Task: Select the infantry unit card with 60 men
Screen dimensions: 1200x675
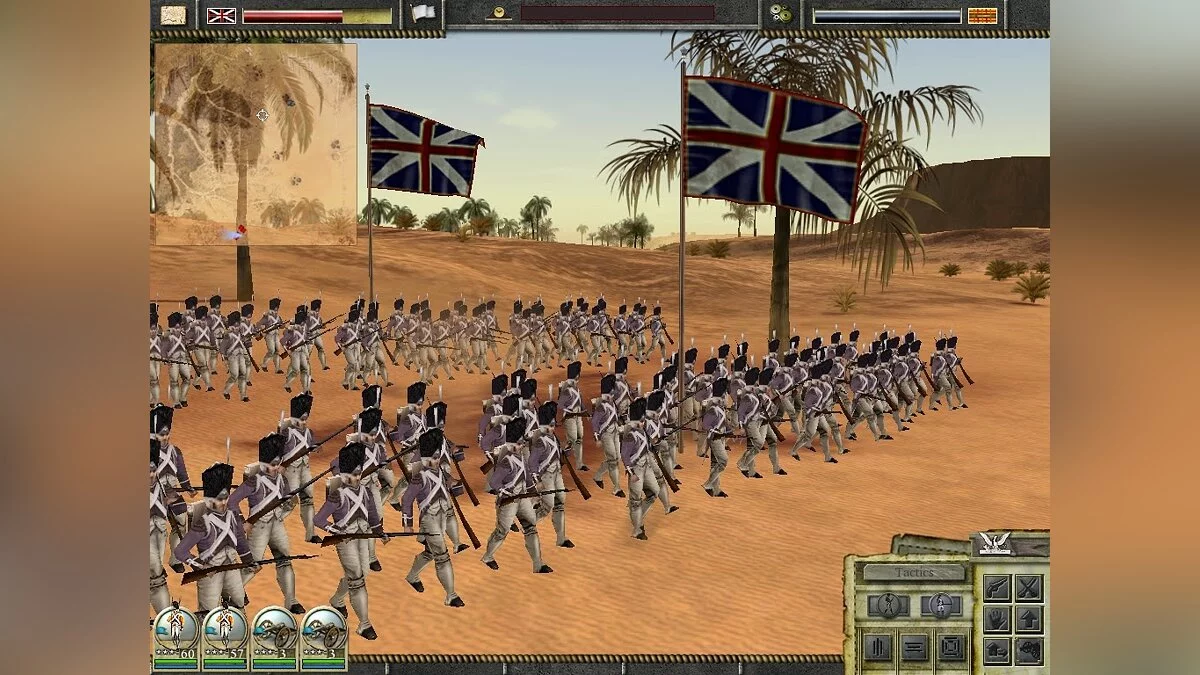Action: coord(176,637)
